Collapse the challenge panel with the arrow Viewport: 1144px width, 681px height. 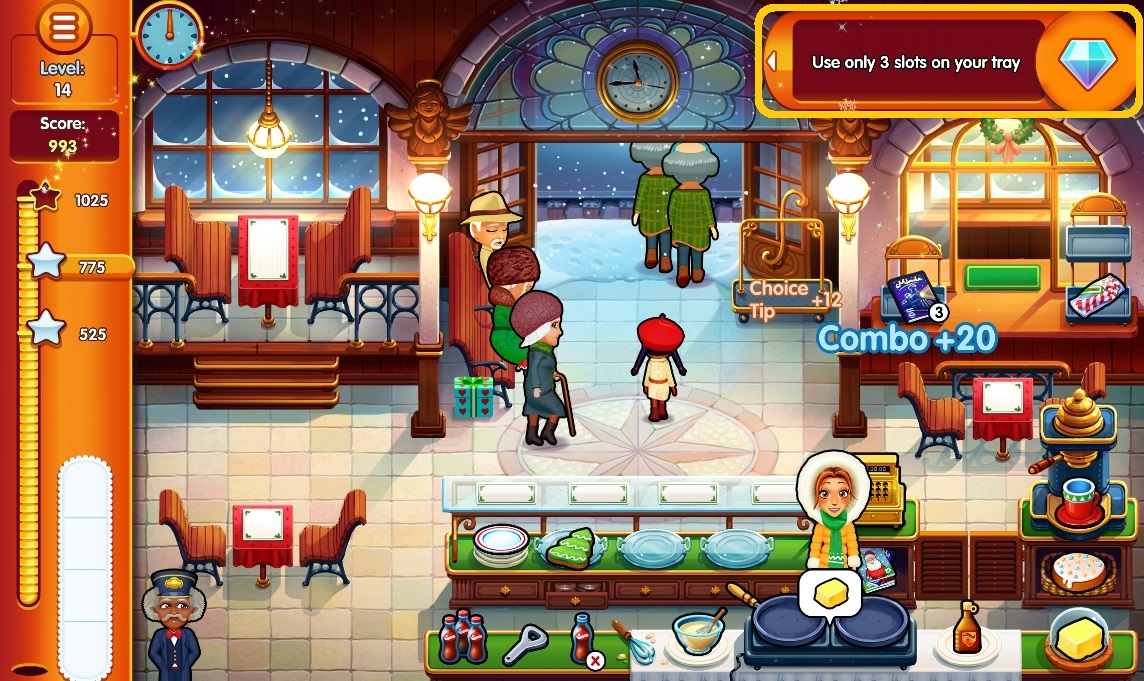point(771,62)
